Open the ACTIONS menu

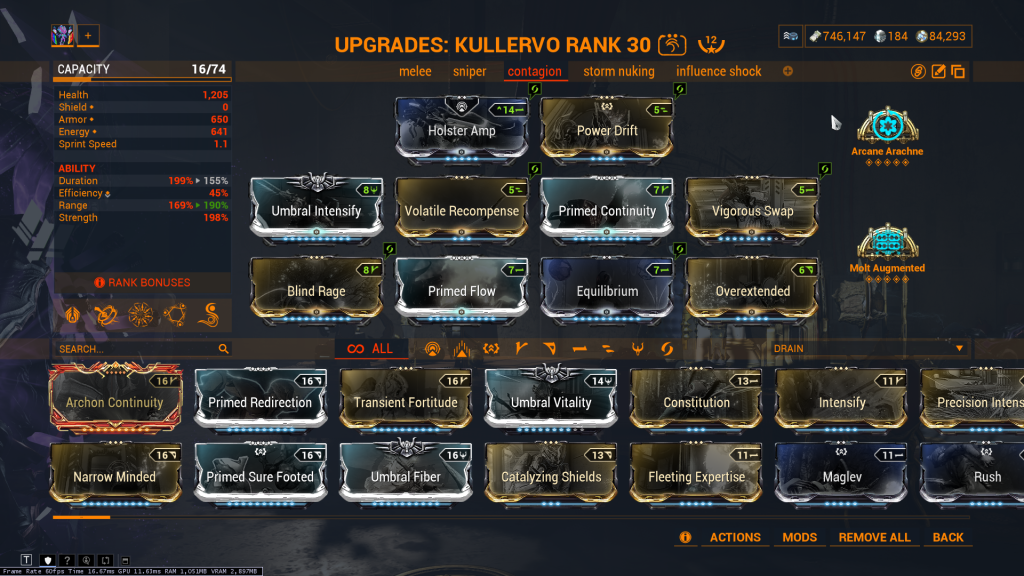point(735,537)
